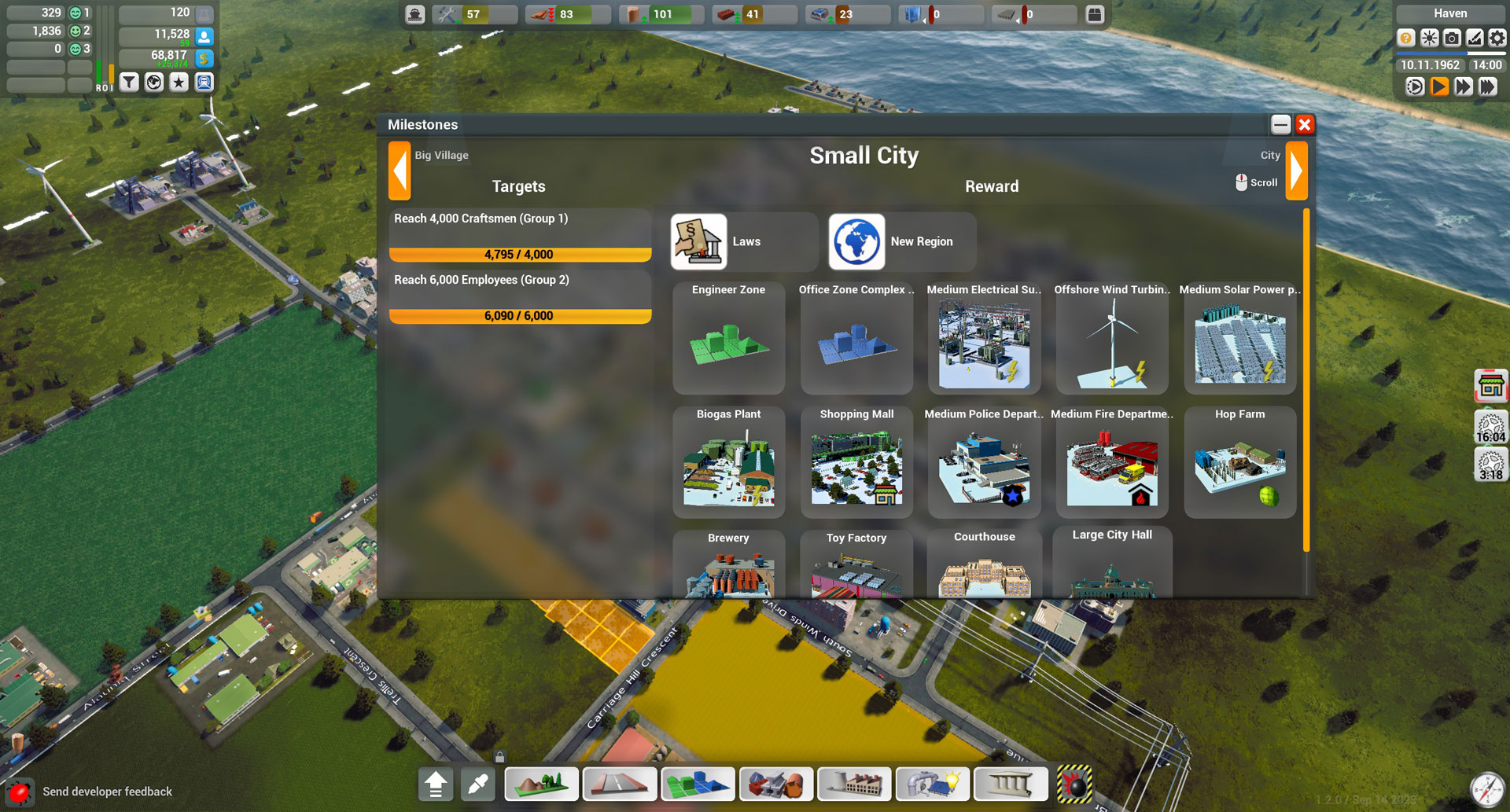Pick the eyedropper building tool
Image resolution: width=1510 pixels, height=812 pixels.
pyautogui.click(x=477, y=784)
